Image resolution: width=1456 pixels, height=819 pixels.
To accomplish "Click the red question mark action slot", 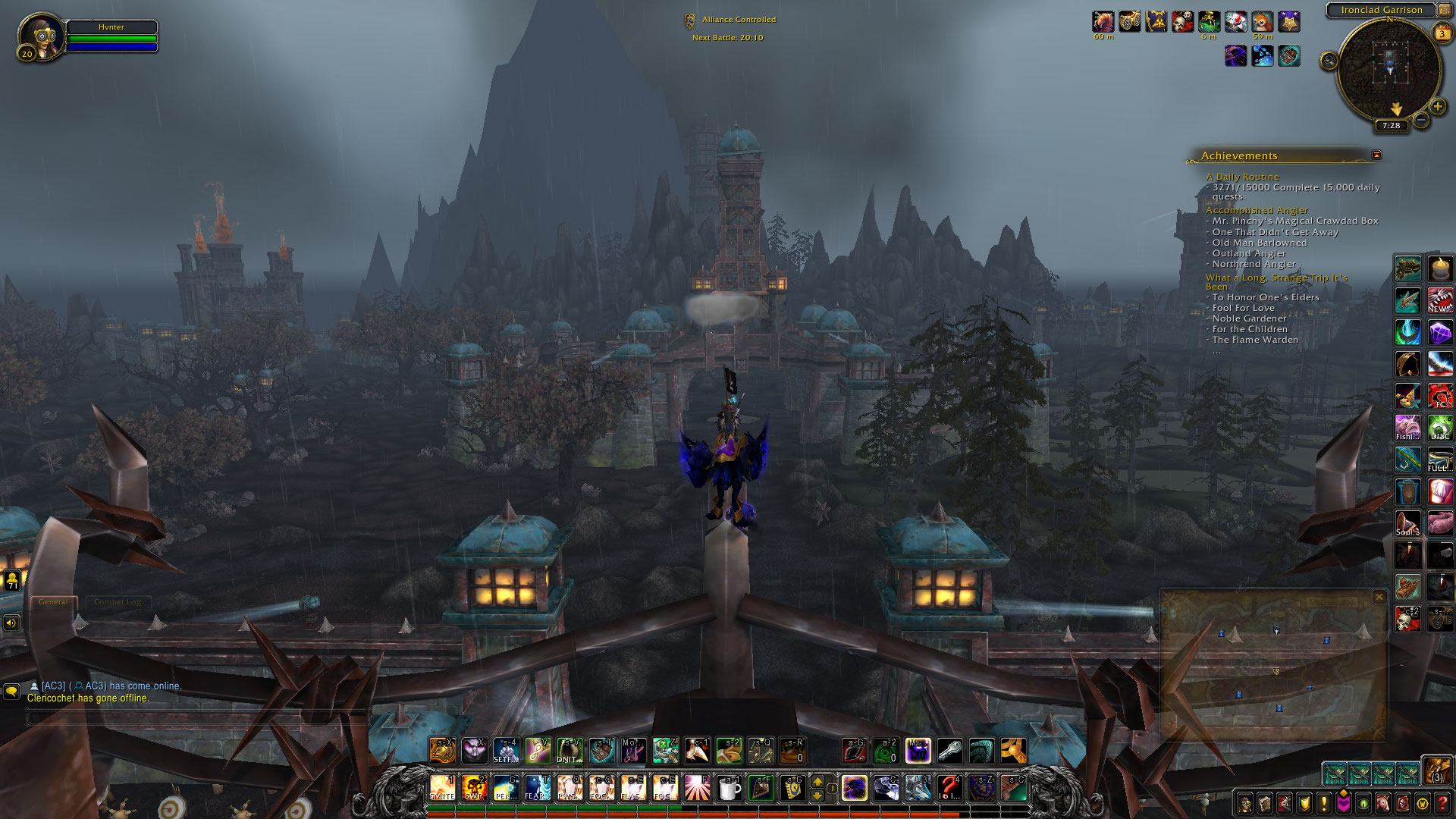I will pyautogui.click(x=949, y=788).
